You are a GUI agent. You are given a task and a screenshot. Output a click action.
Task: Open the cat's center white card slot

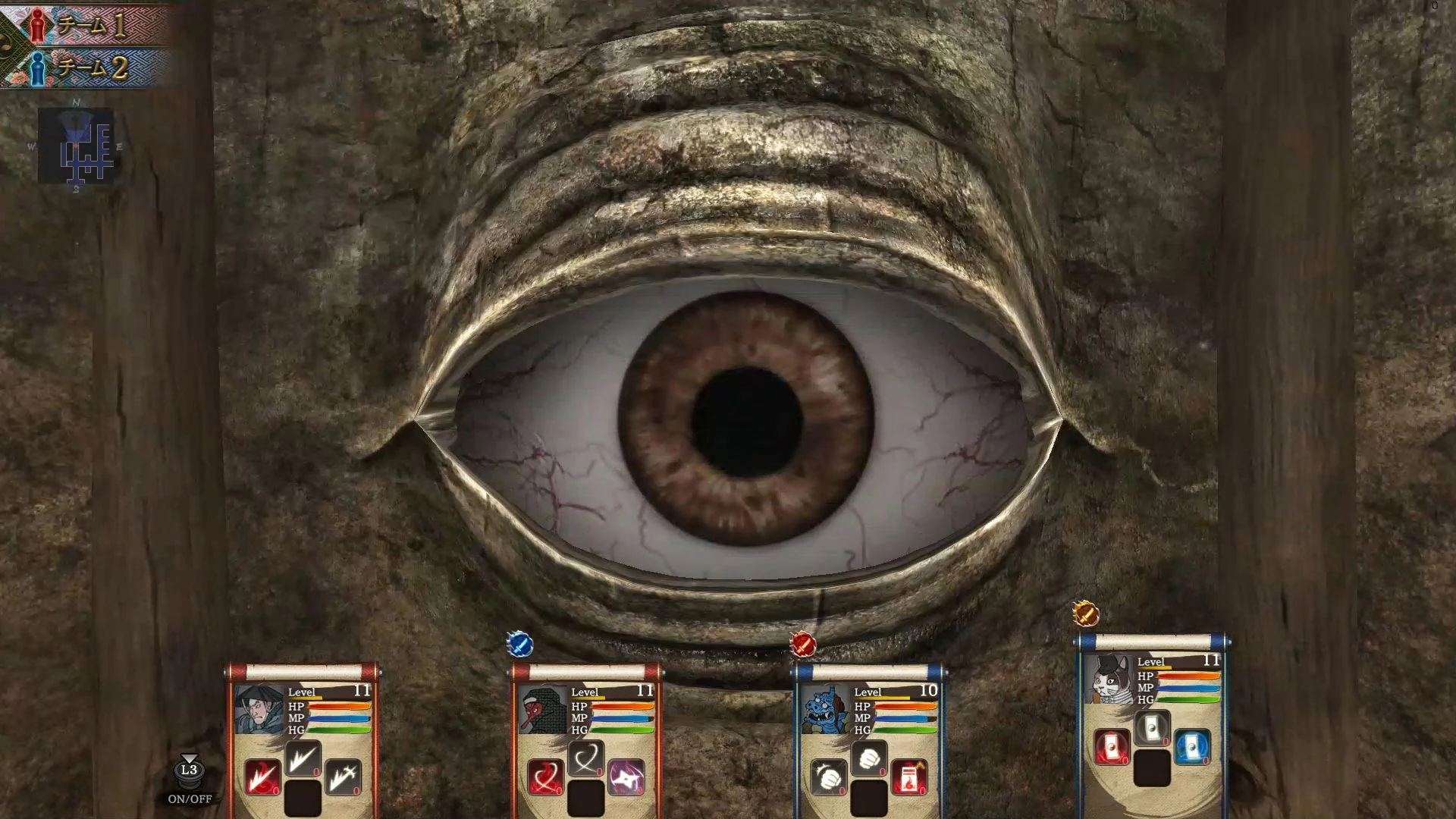point(1153,726)
